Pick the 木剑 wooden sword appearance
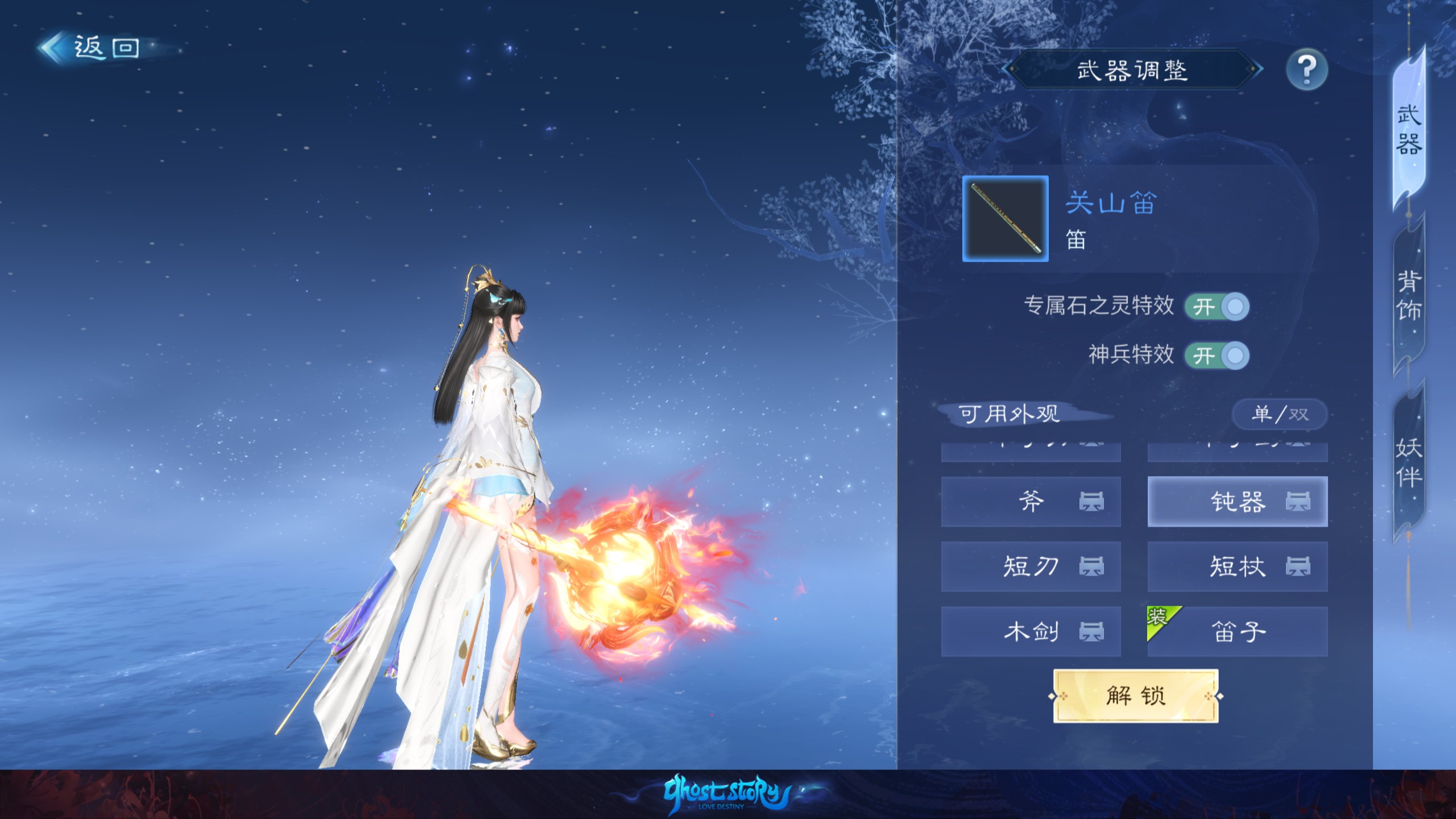Image resolution: width=1456 pixels, height=819 pixels. (1031, 631)
